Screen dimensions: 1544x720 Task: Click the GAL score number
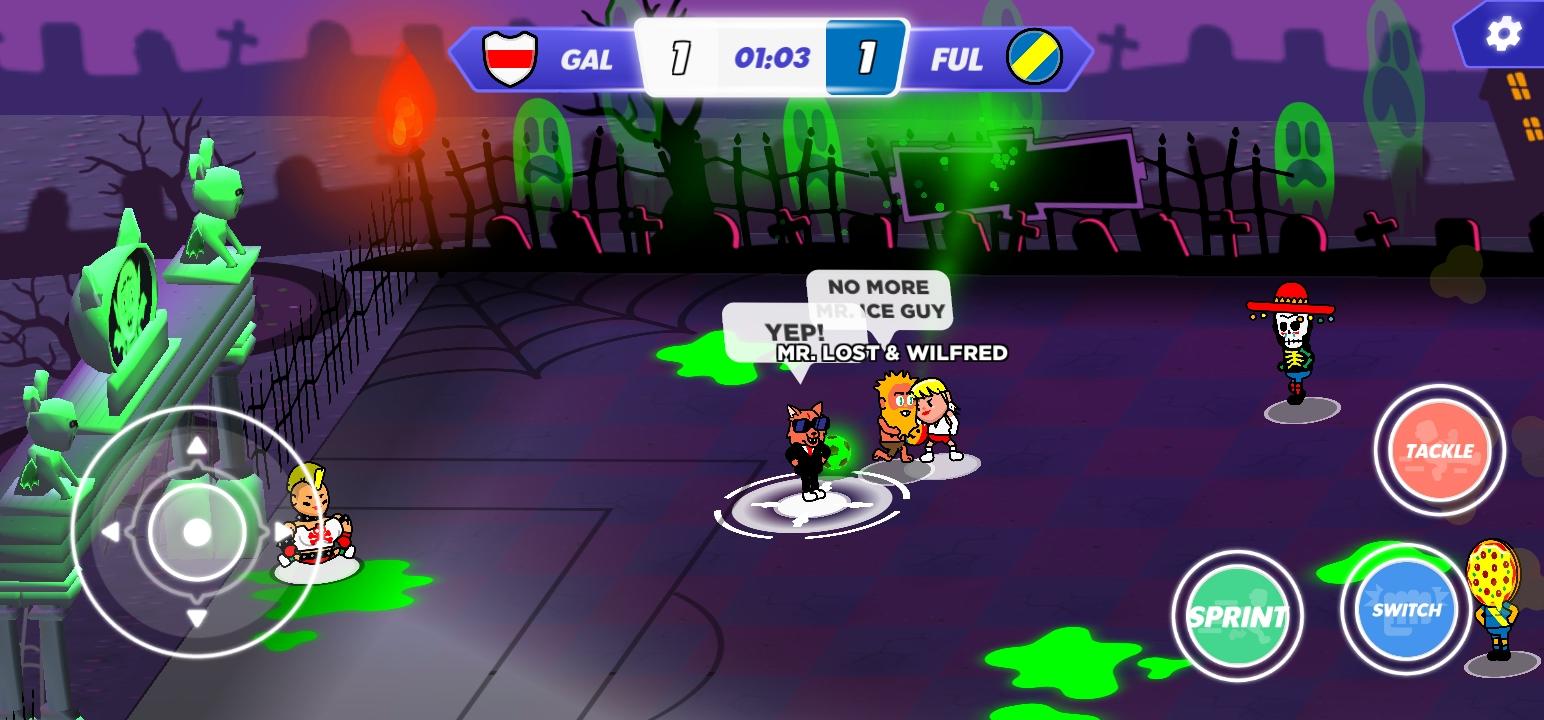pos(679,57)
